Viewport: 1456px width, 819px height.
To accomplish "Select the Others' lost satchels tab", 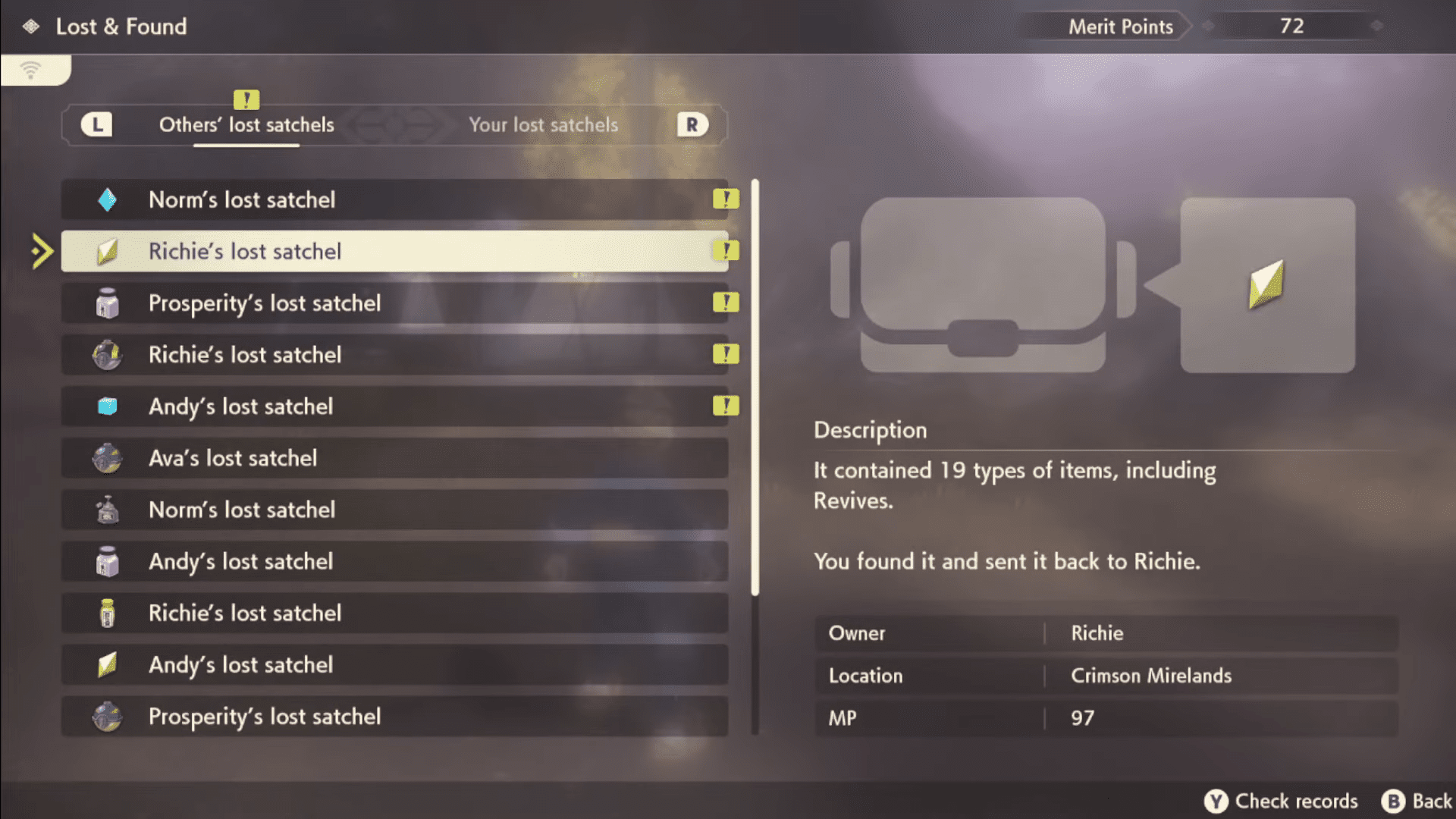I will [246, 125].
